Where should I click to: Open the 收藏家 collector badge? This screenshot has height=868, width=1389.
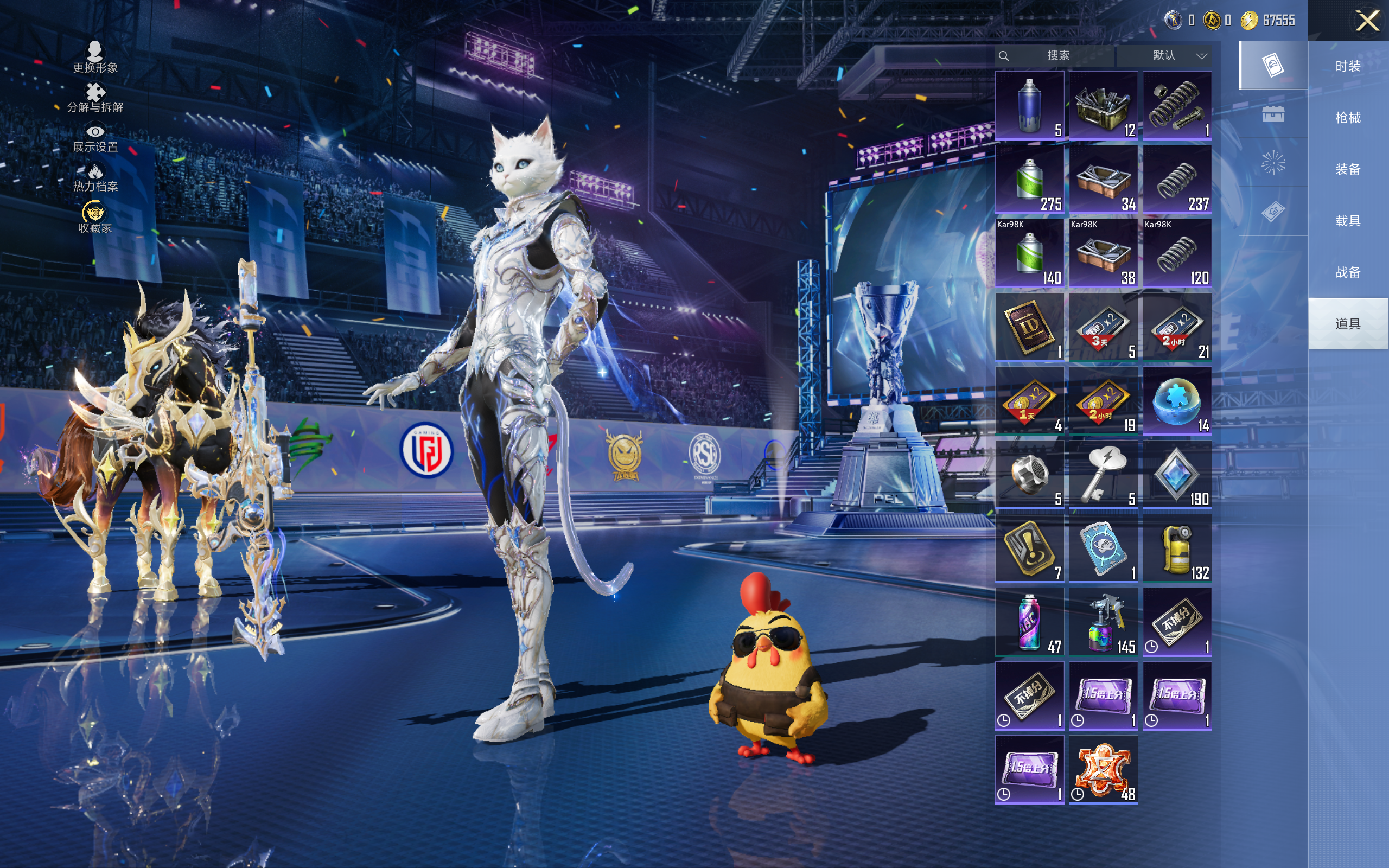95,218
